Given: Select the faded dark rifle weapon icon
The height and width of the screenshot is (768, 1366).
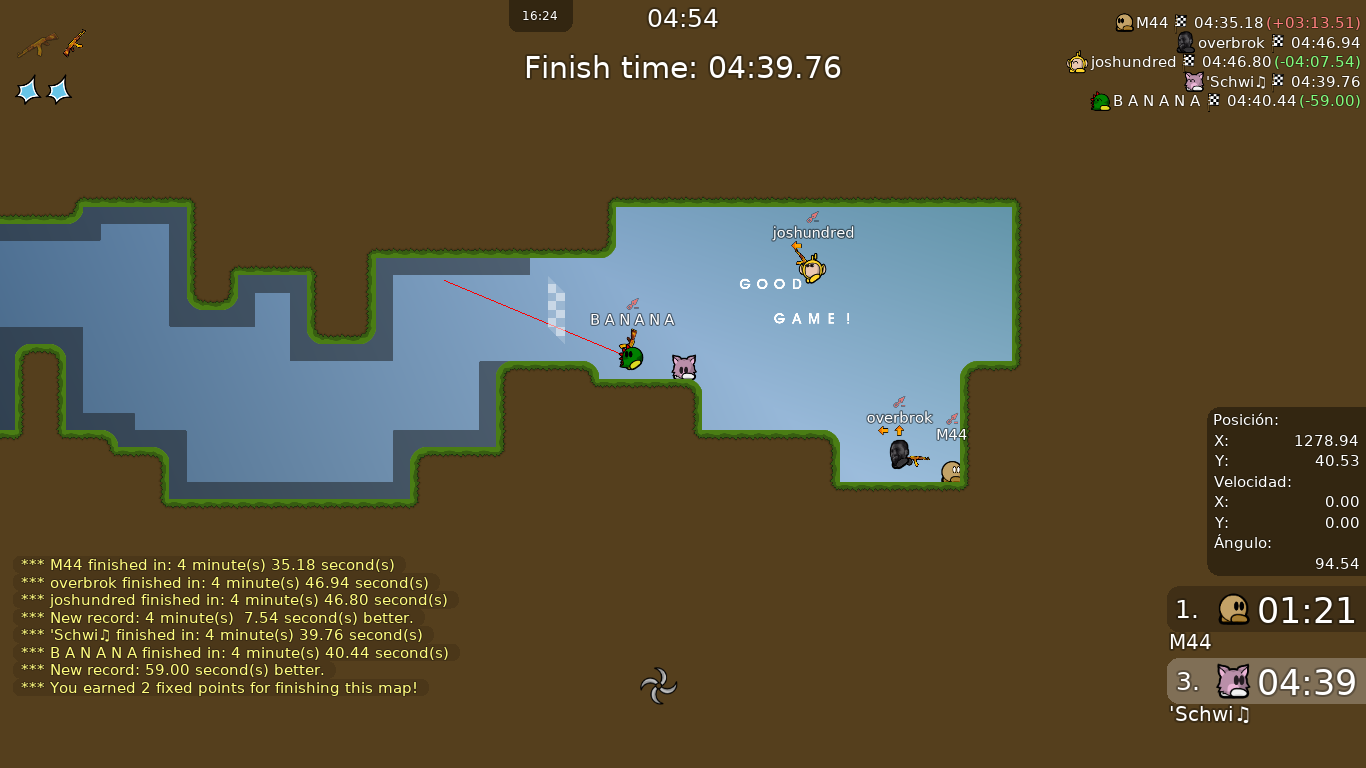Looking at the screenshot, I should pyautogui.click(x=36, y=45).
